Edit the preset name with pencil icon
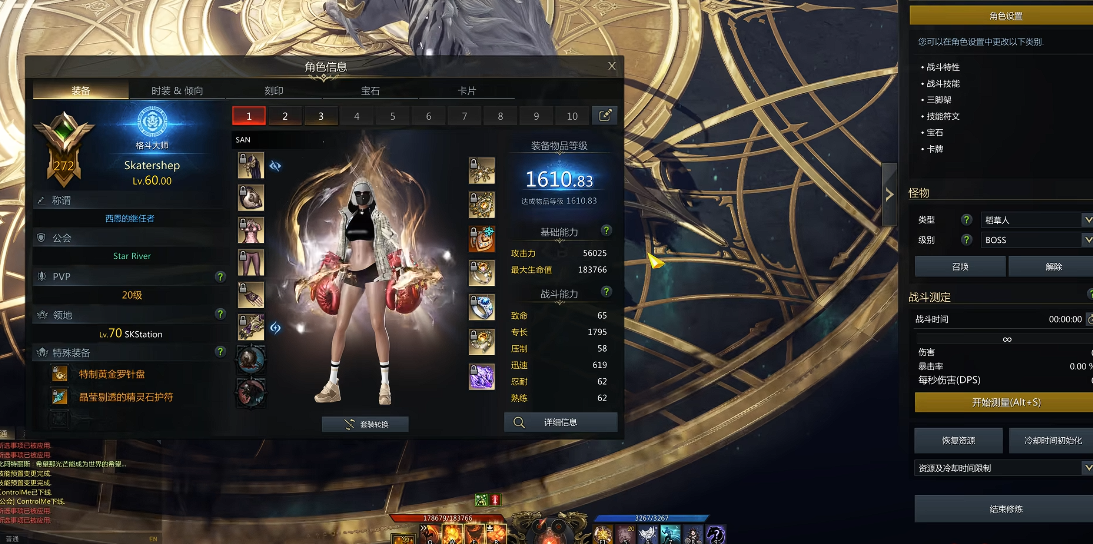The width and height of the screenshot is (1093, 544). click(605, 116)
